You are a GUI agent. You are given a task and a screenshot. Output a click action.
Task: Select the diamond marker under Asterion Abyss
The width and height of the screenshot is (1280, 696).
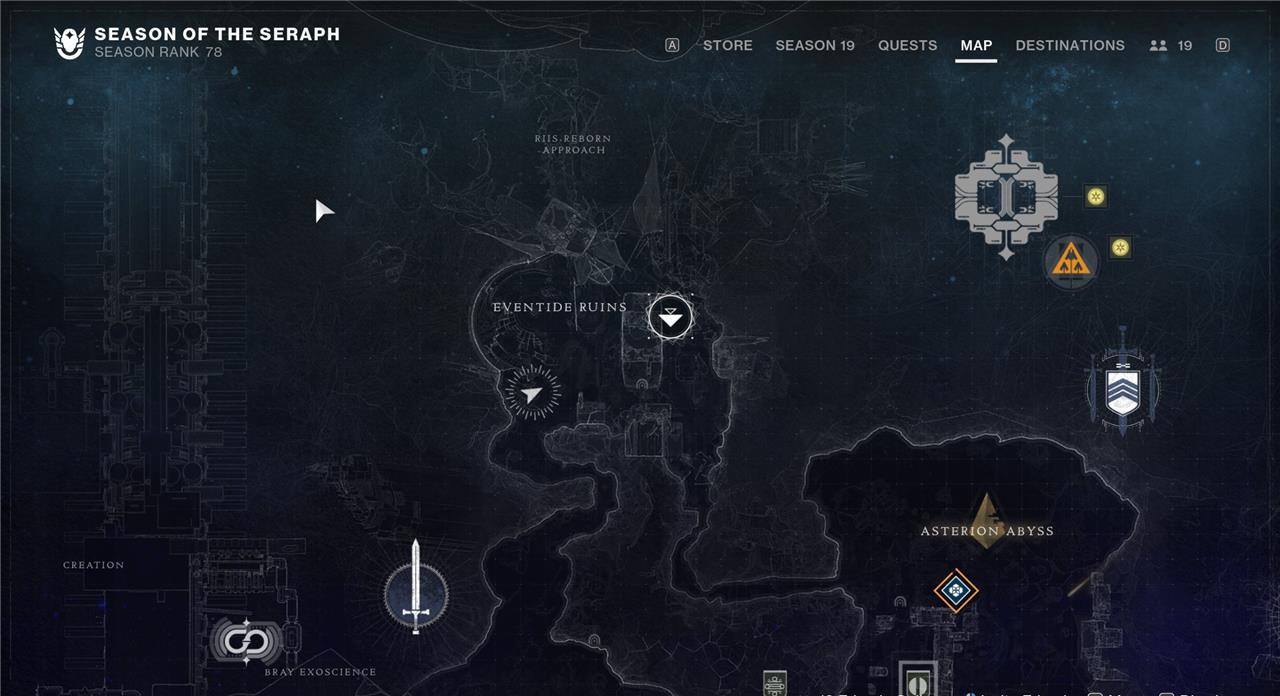[956, 590]
